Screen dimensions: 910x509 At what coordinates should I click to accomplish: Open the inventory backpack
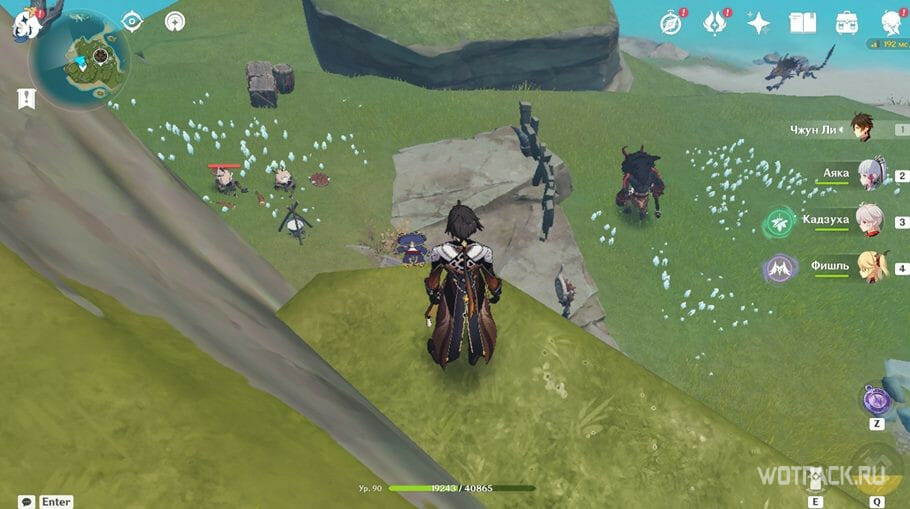pyautogui.click(x=846, y=22)
